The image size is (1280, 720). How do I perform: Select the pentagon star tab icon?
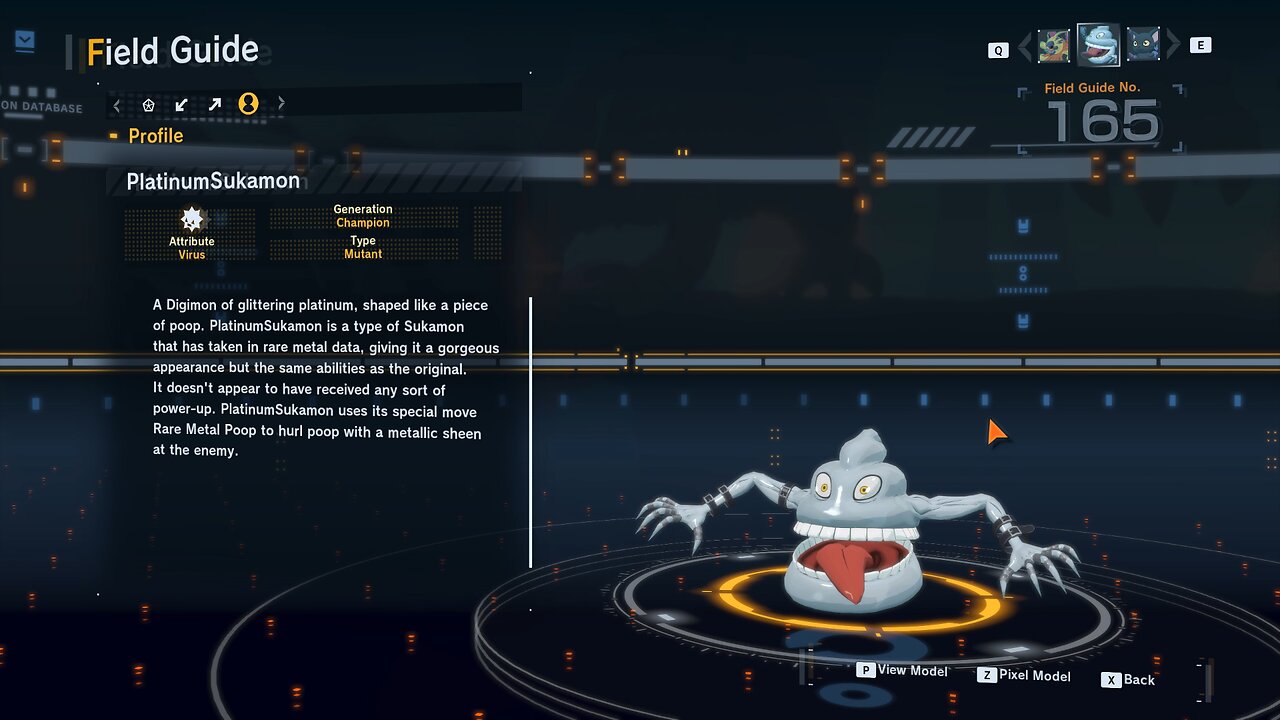coord(149,104)
